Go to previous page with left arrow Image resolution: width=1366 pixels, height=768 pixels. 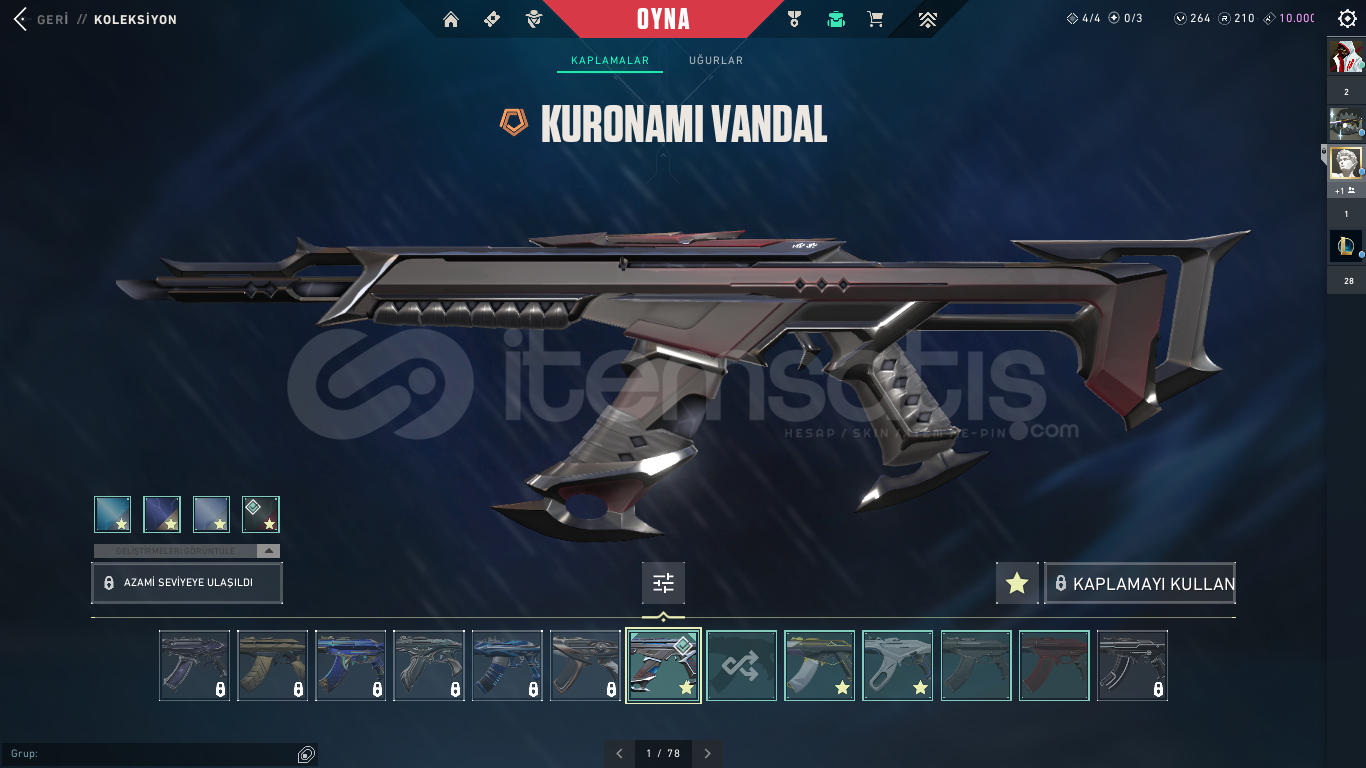pos(621,753)
